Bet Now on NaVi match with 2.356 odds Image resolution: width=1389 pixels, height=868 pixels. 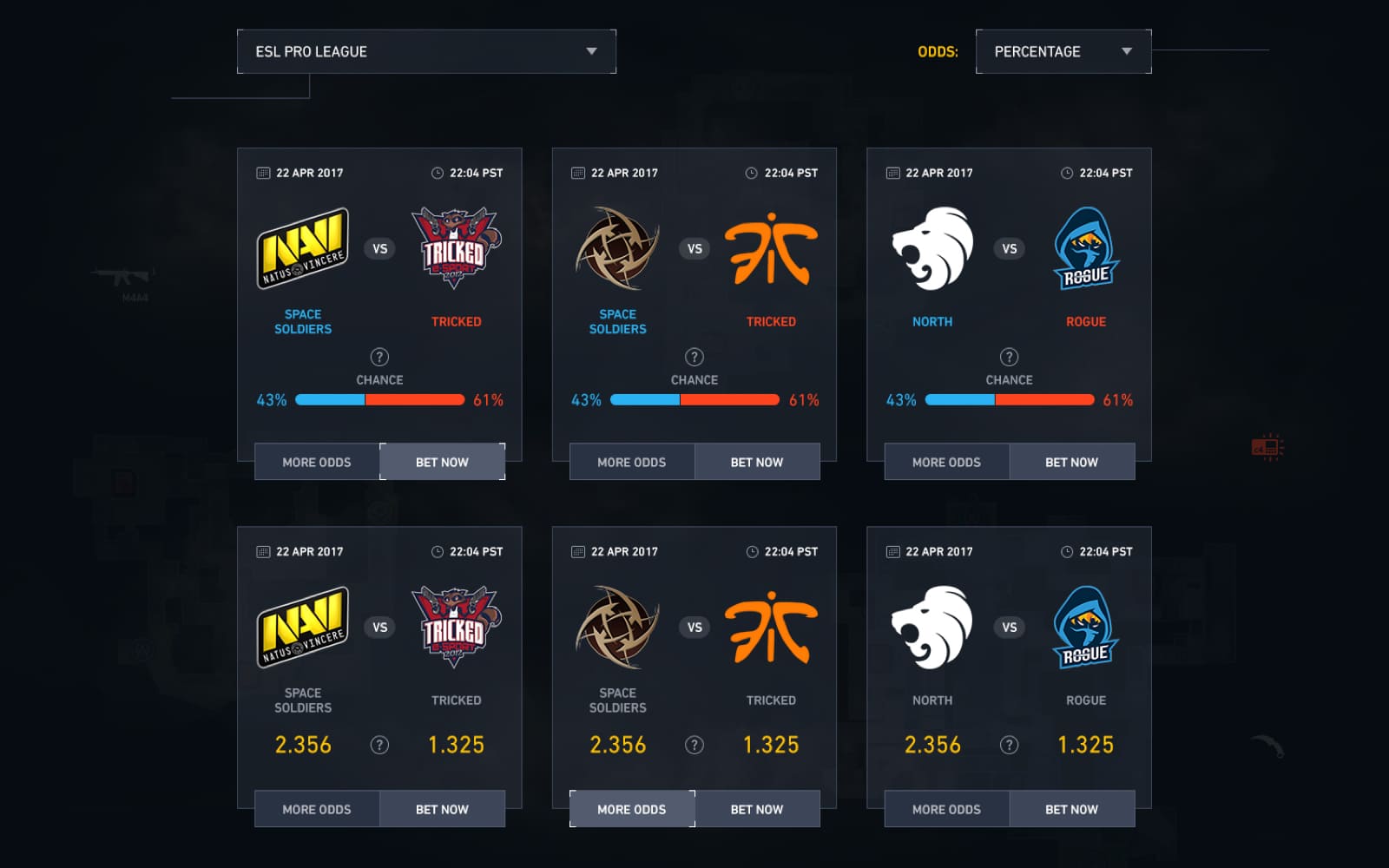coord(442,809)
